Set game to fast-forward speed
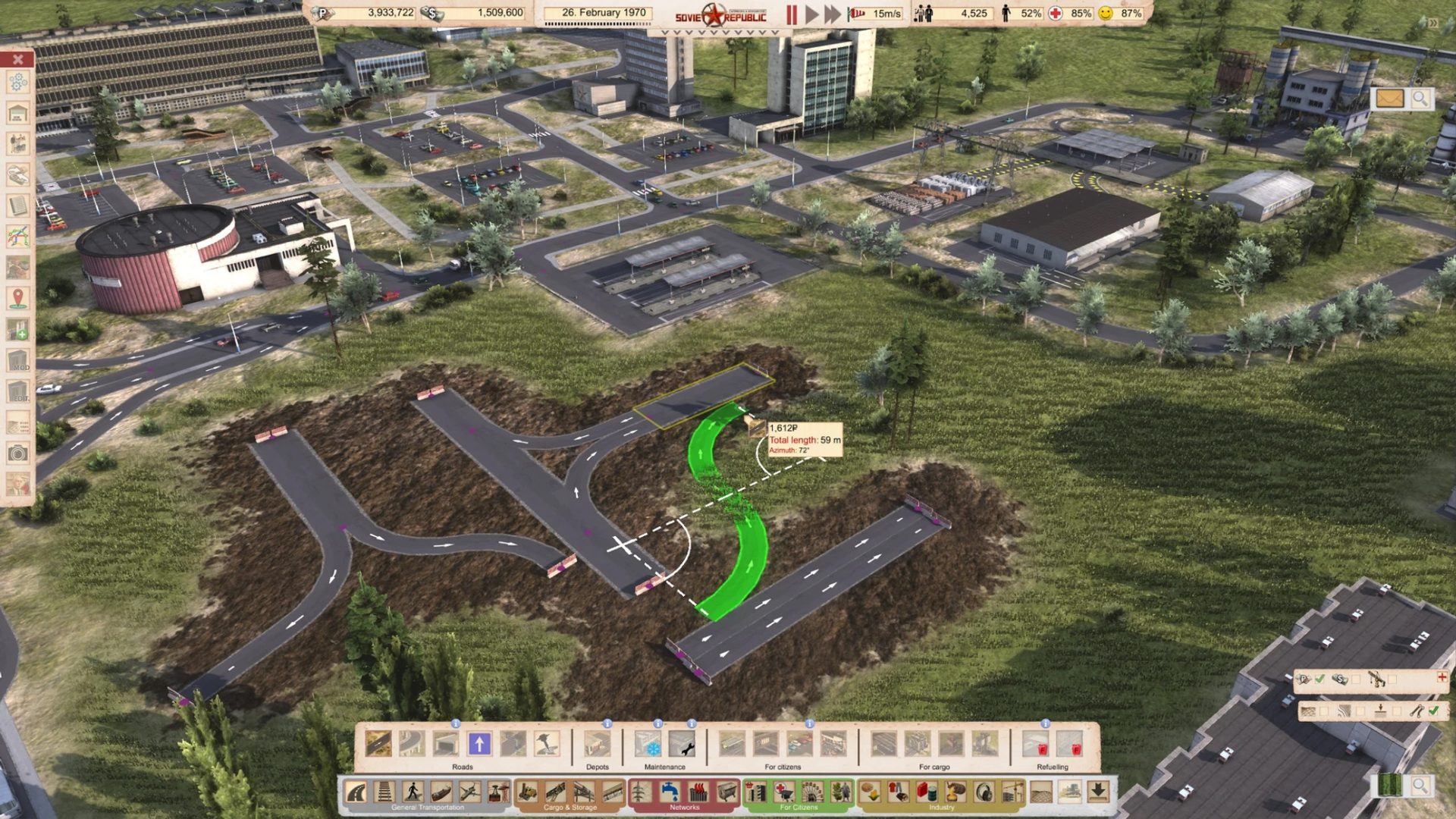 [x=833, y=14]
